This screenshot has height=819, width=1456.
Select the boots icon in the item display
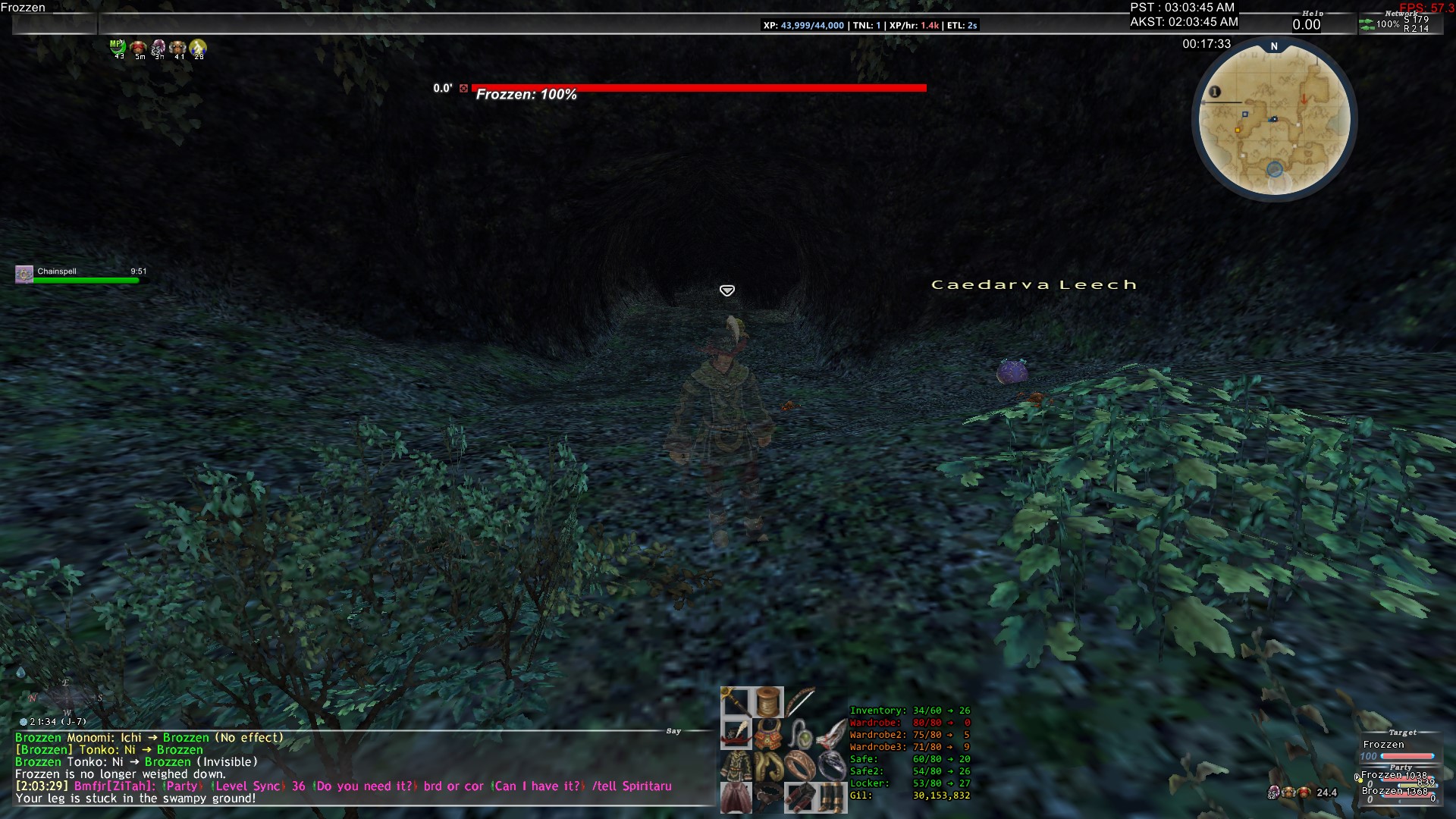point(831,799)
